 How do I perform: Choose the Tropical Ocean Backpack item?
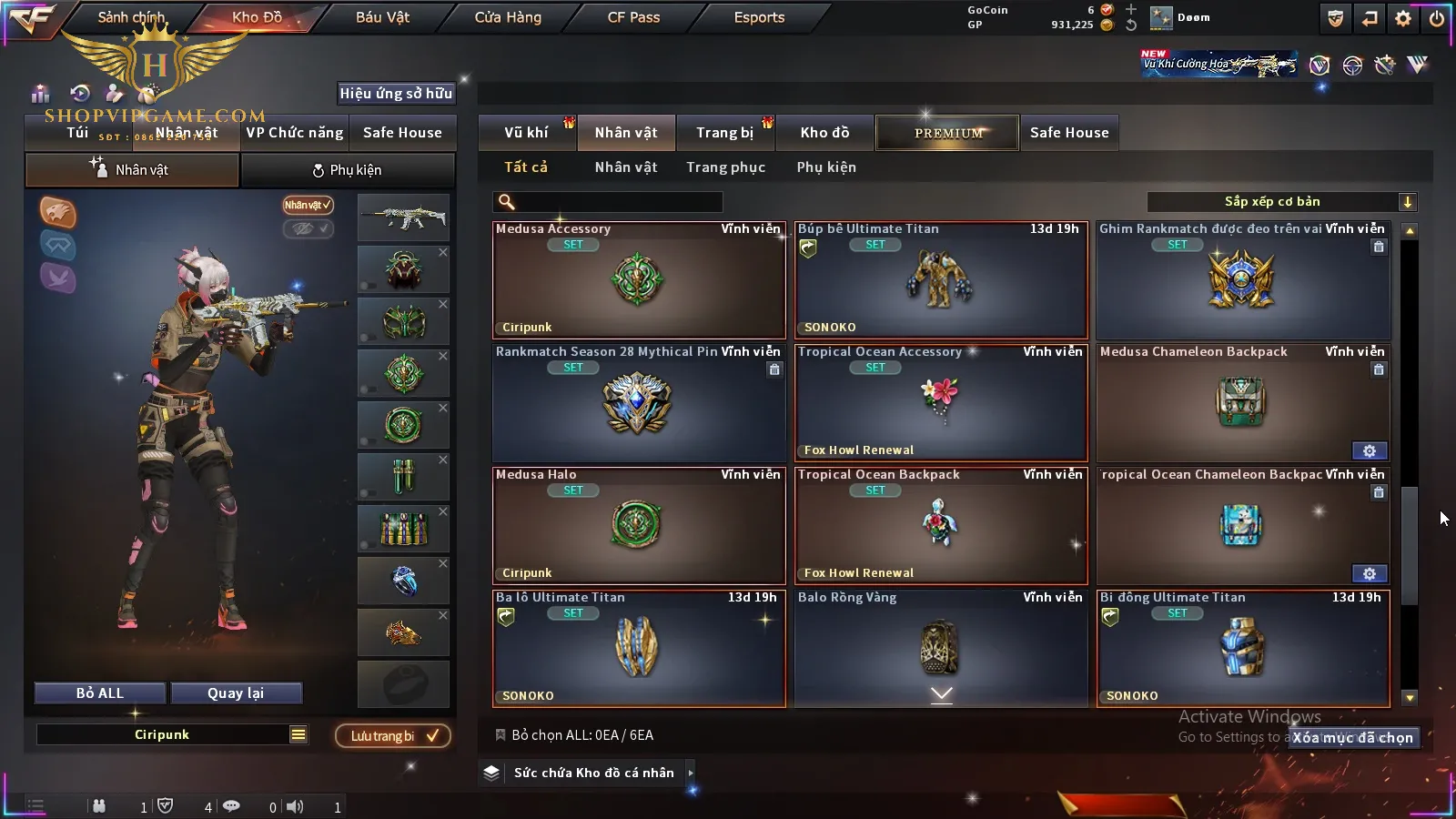coord(941,526)
